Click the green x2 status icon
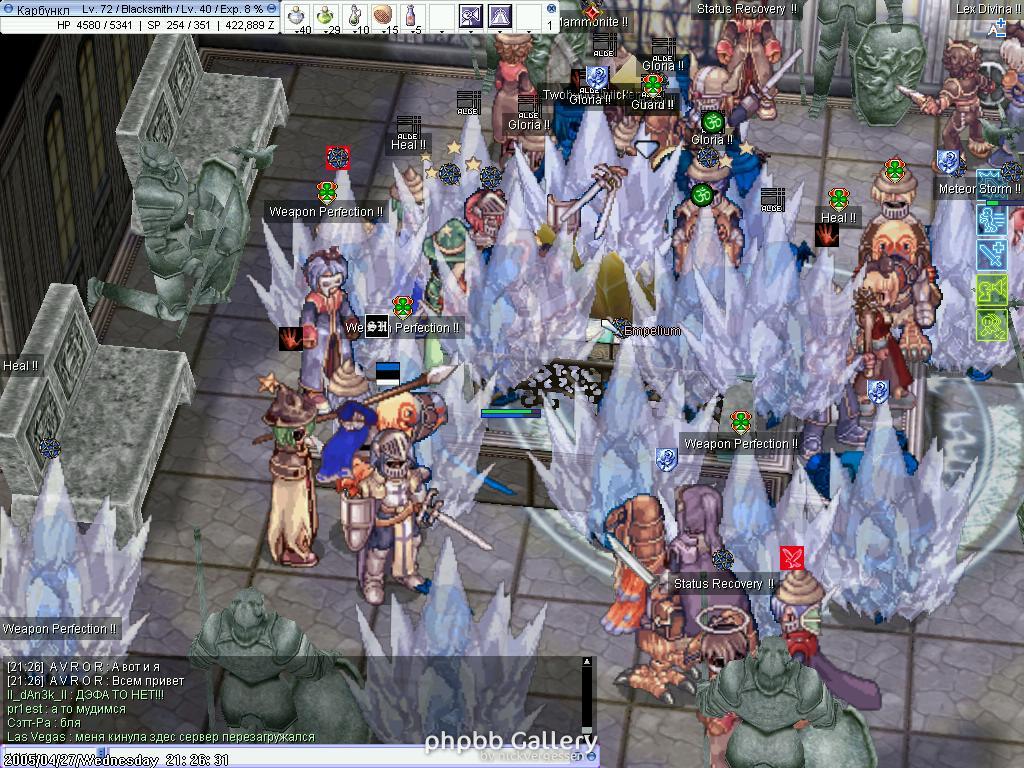Screen dimensions: 1024x768 point(991,325)
